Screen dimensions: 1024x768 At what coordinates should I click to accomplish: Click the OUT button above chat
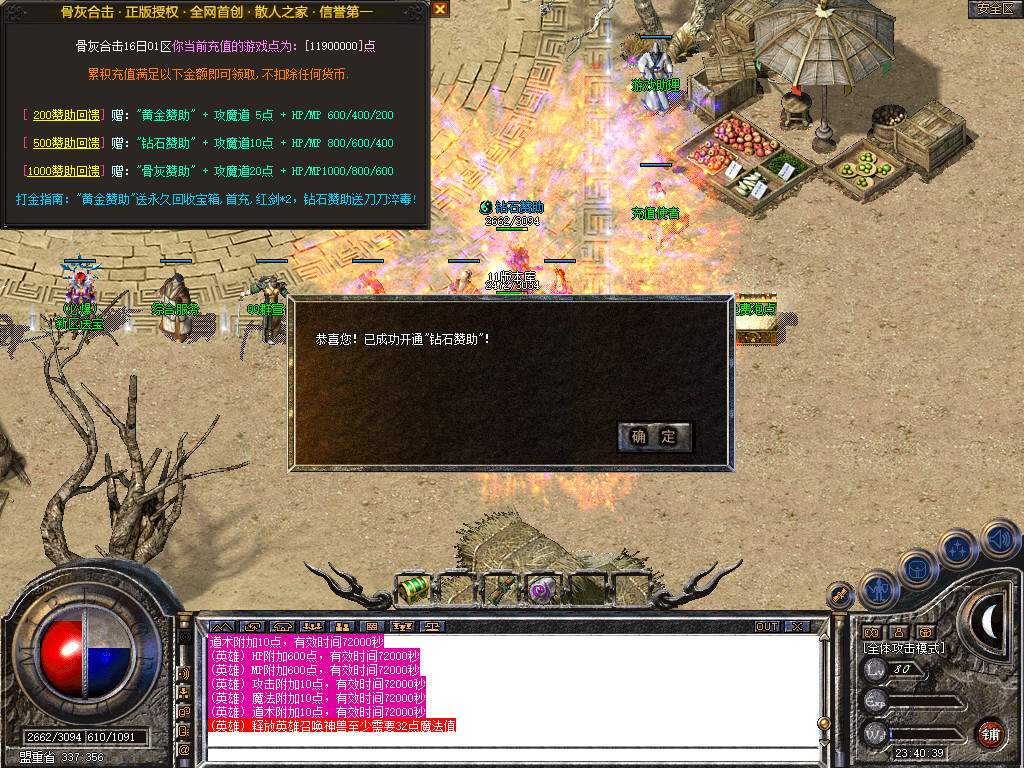tap(767, 626)
